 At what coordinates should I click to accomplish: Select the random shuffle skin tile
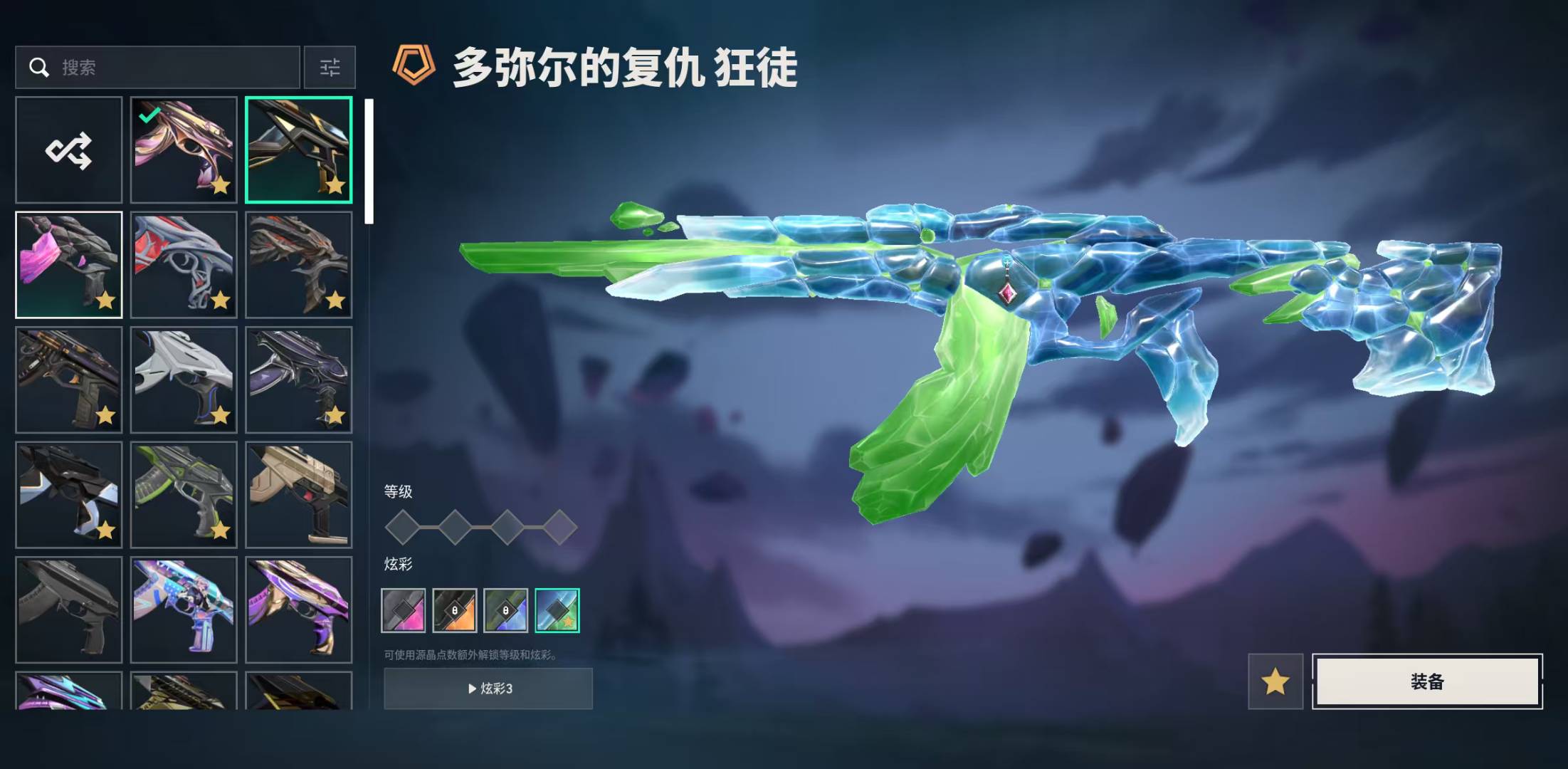(x=69, y=150)
